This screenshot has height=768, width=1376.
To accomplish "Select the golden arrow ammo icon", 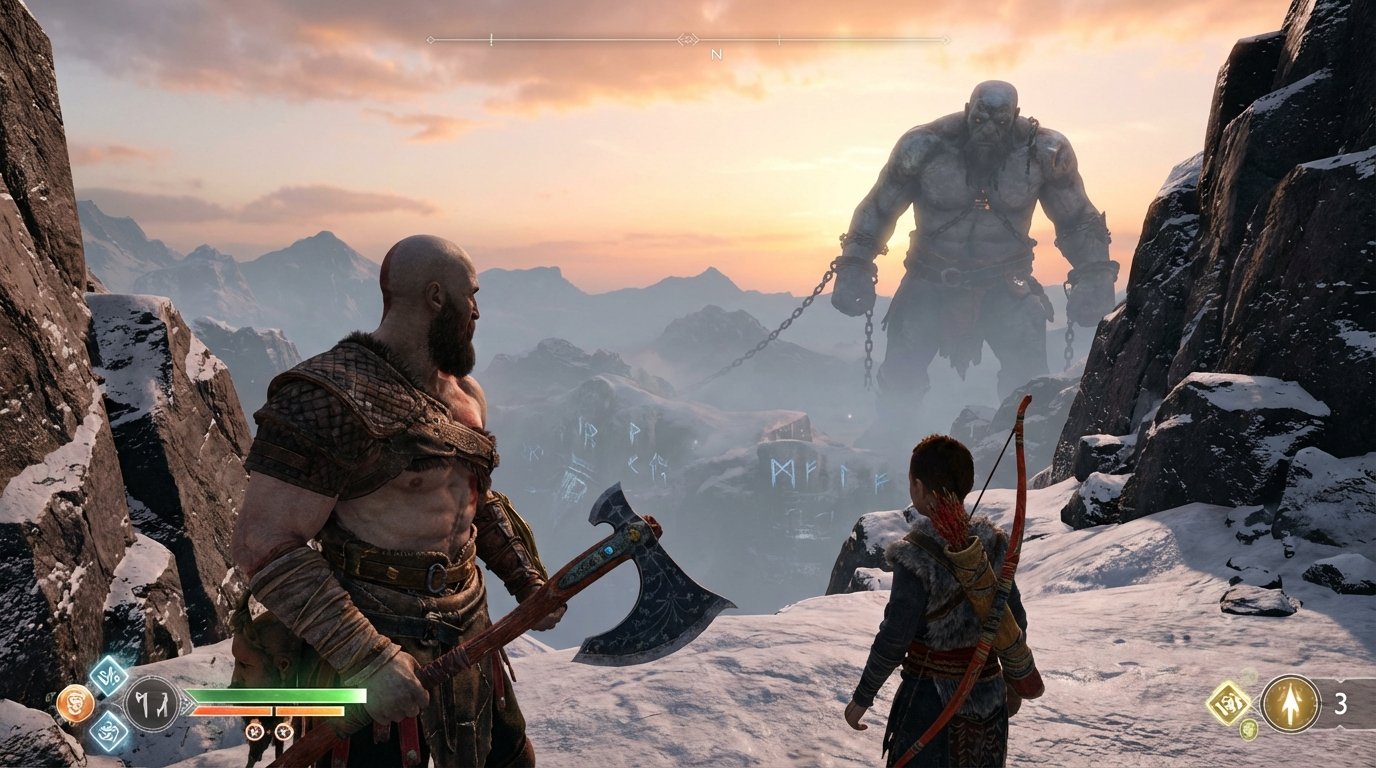I will [x=1291, y=704].
